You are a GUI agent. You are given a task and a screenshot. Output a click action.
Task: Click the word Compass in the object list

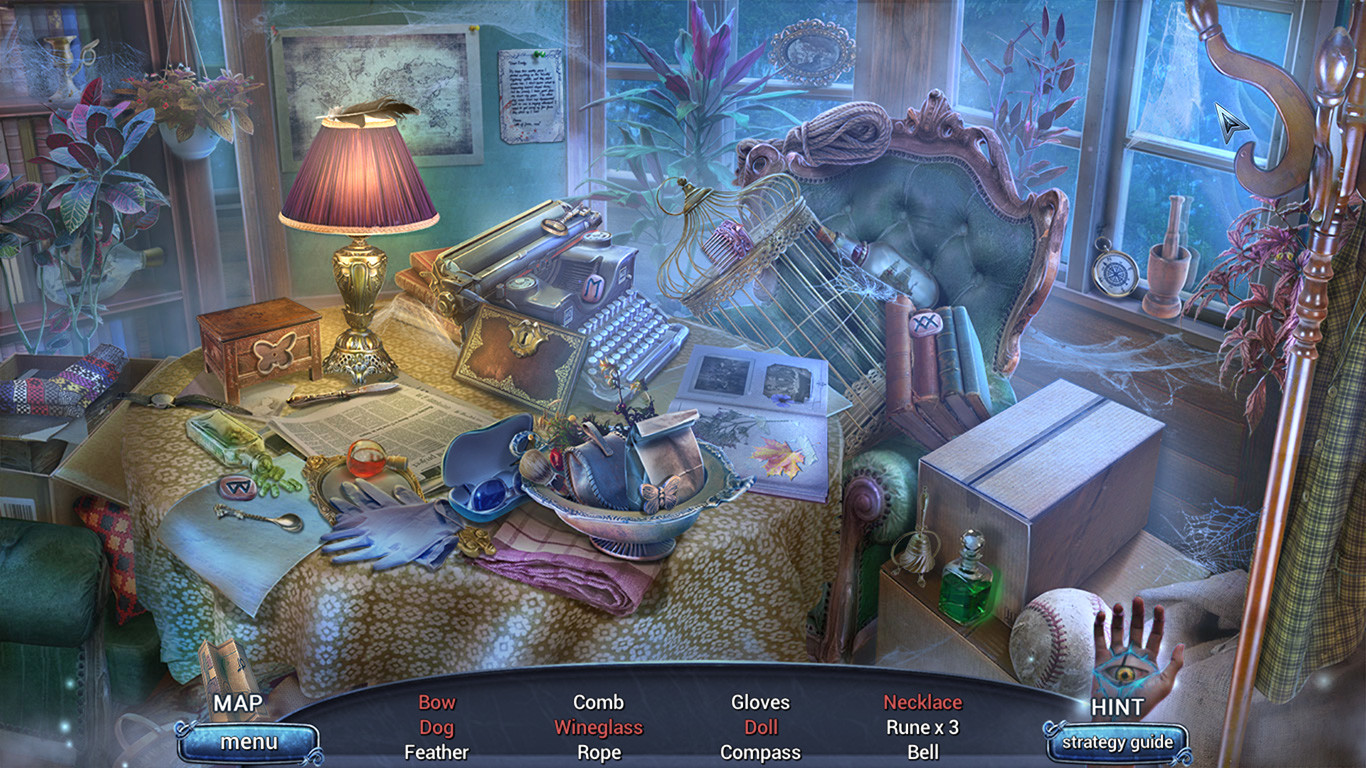tap(763, 752)
